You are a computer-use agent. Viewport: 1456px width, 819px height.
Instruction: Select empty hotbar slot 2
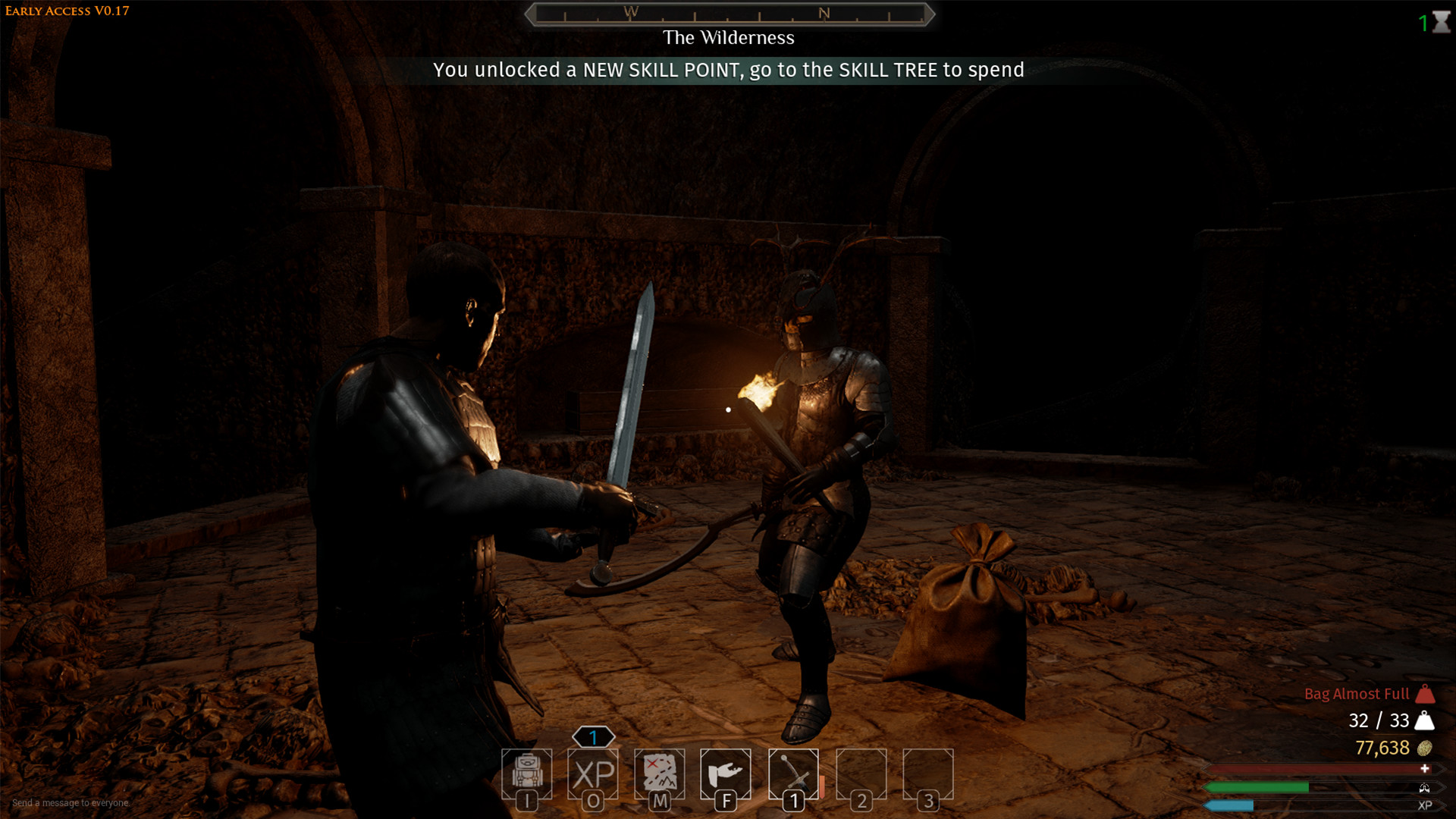tap(861, 775)
